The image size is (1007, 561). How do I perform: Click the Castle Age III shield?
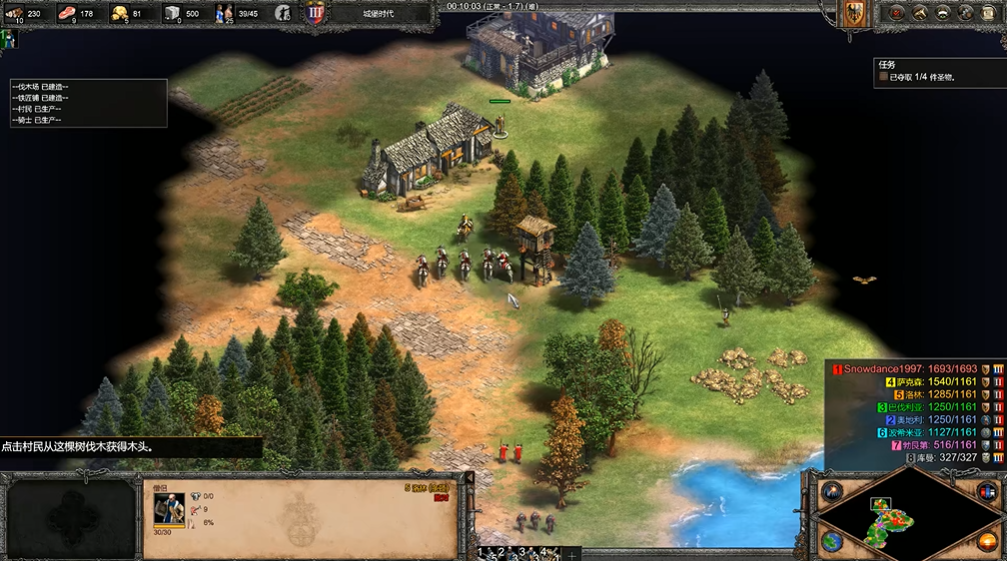(x=316, y=13)
